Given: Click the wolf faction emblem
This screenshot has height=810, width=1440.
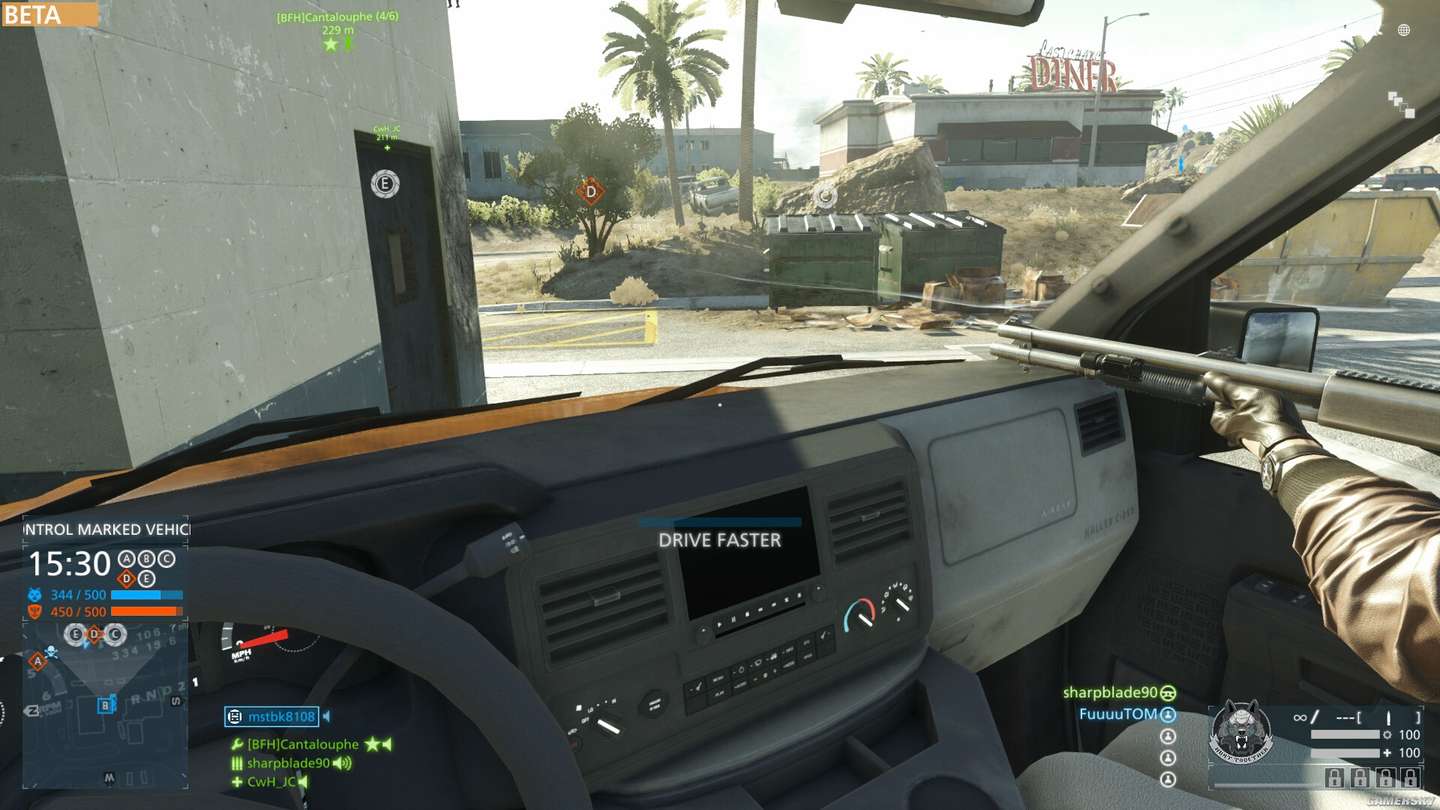Looking at the screenshot, I should pyautogui.click(x=1241, y=733).
